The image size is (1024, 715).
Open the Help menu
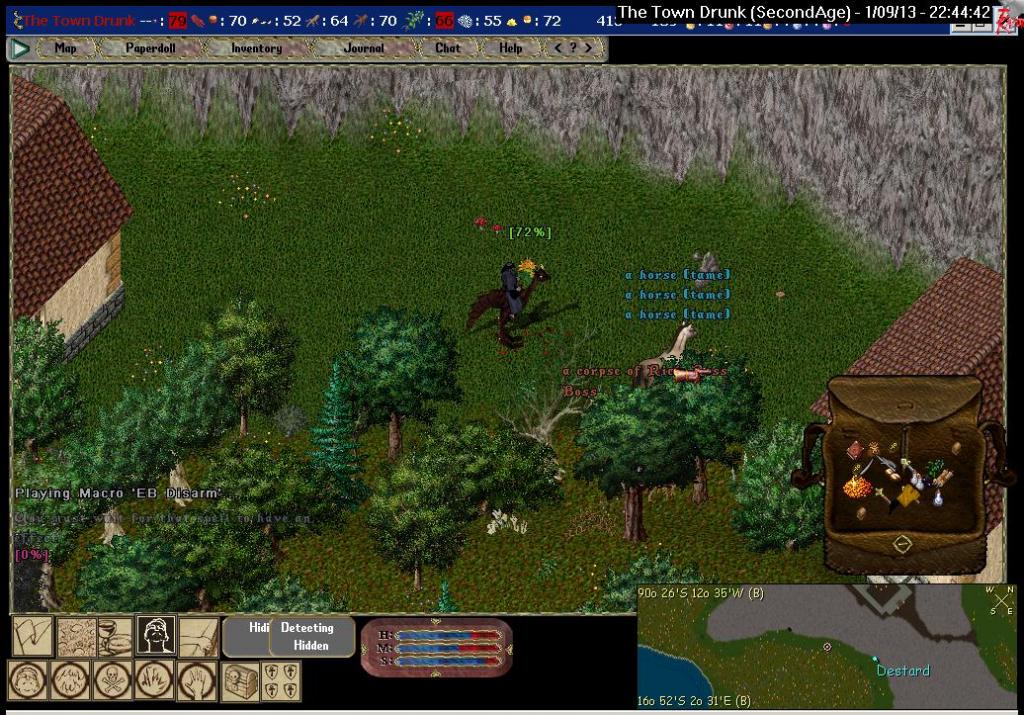[x=510, y=48]
